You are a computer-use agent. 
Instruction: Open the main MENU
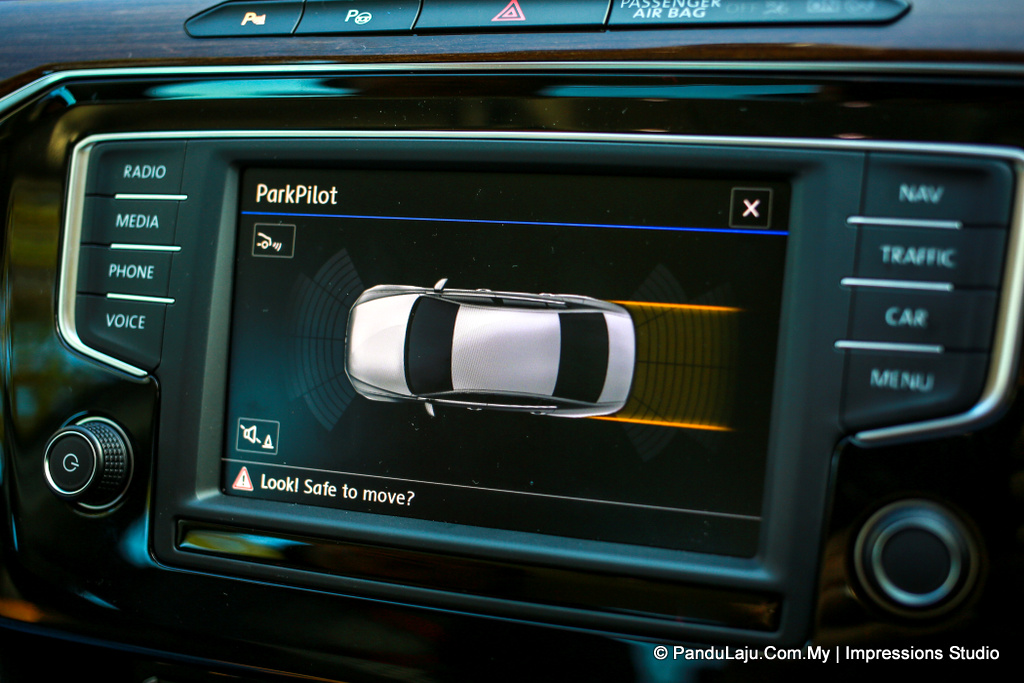point(901,380)
